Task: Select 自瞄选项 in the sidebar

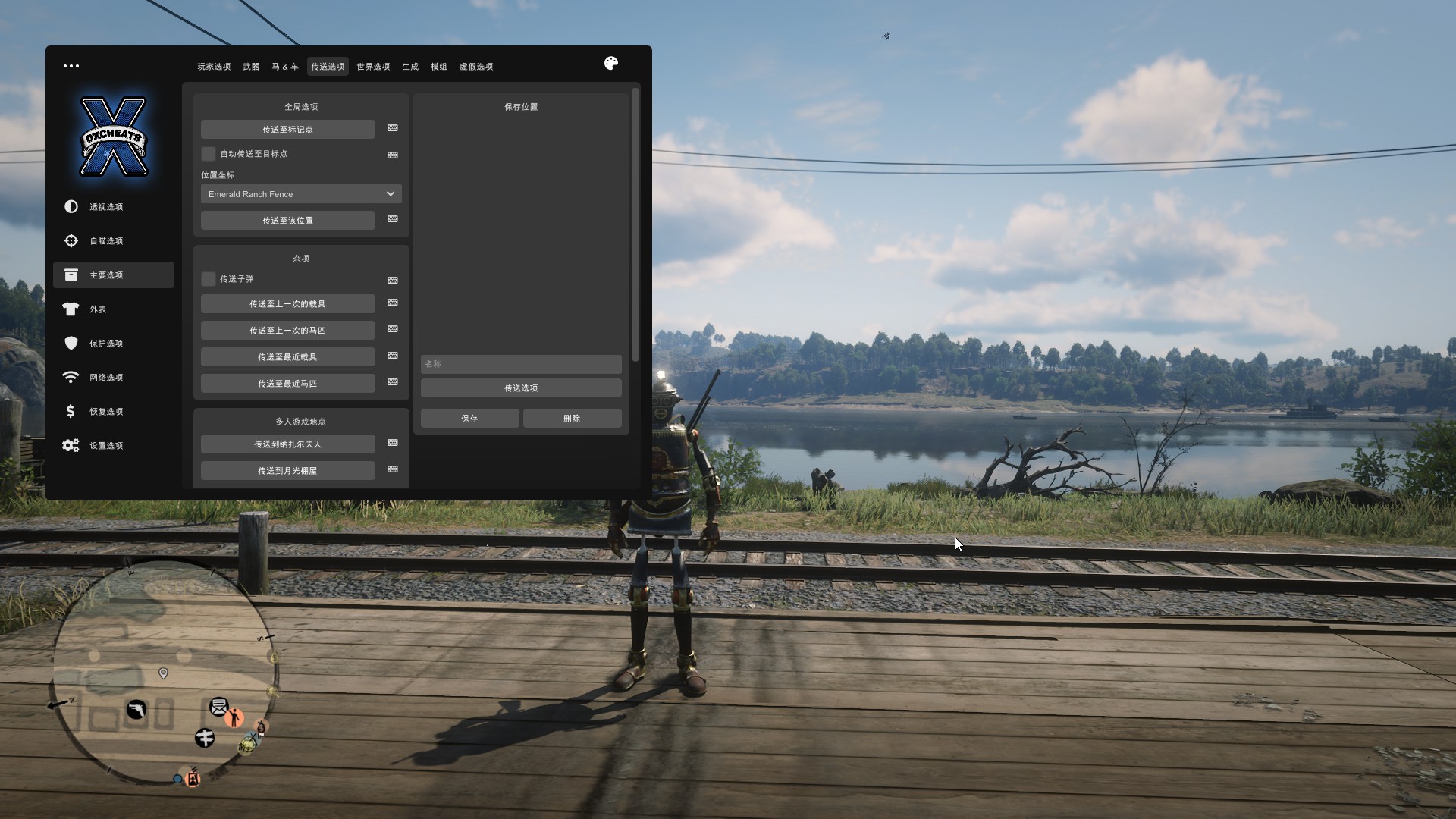Action: click(106, 241)
